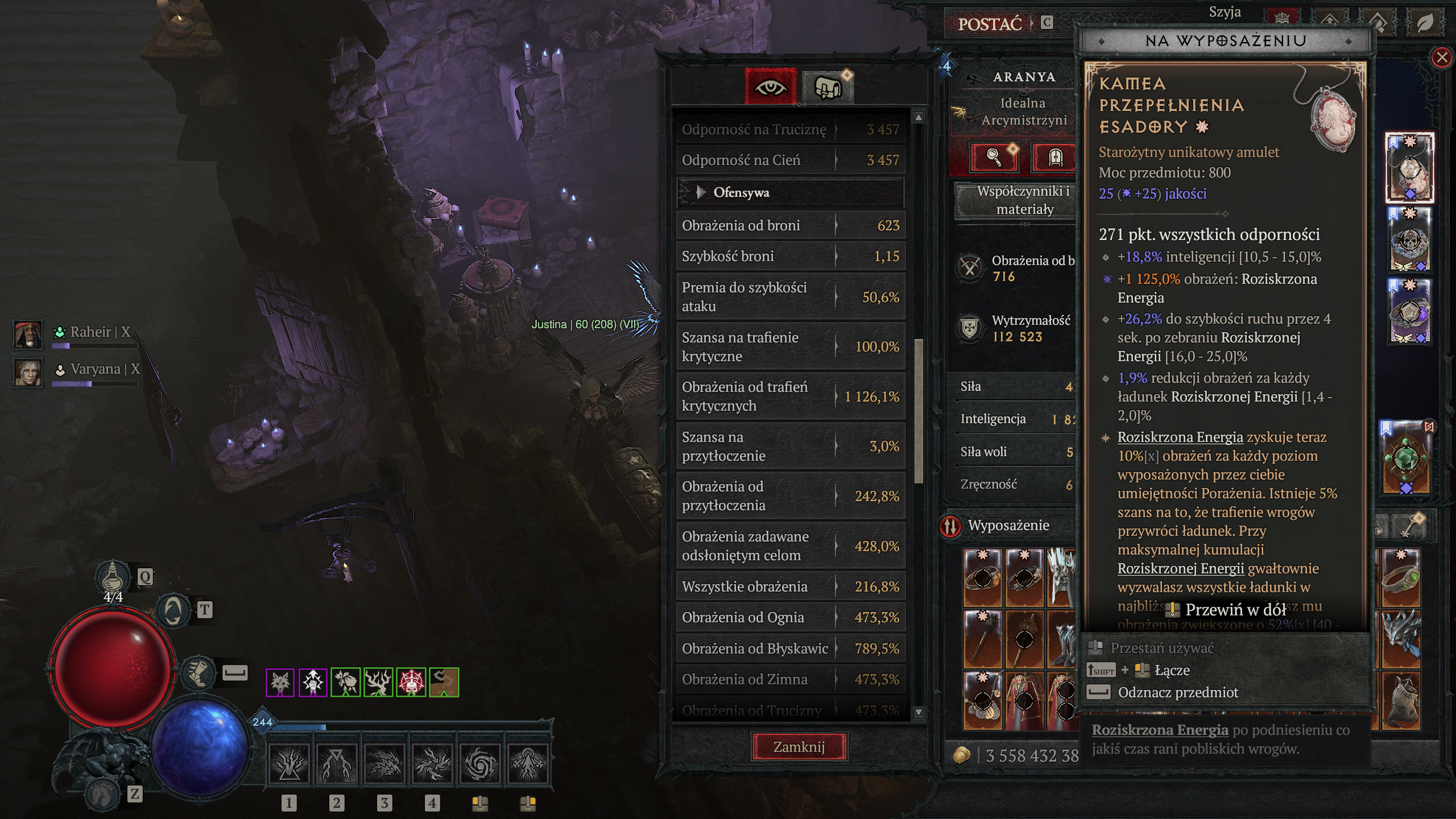Use the healing potion icon

[113, 577]
